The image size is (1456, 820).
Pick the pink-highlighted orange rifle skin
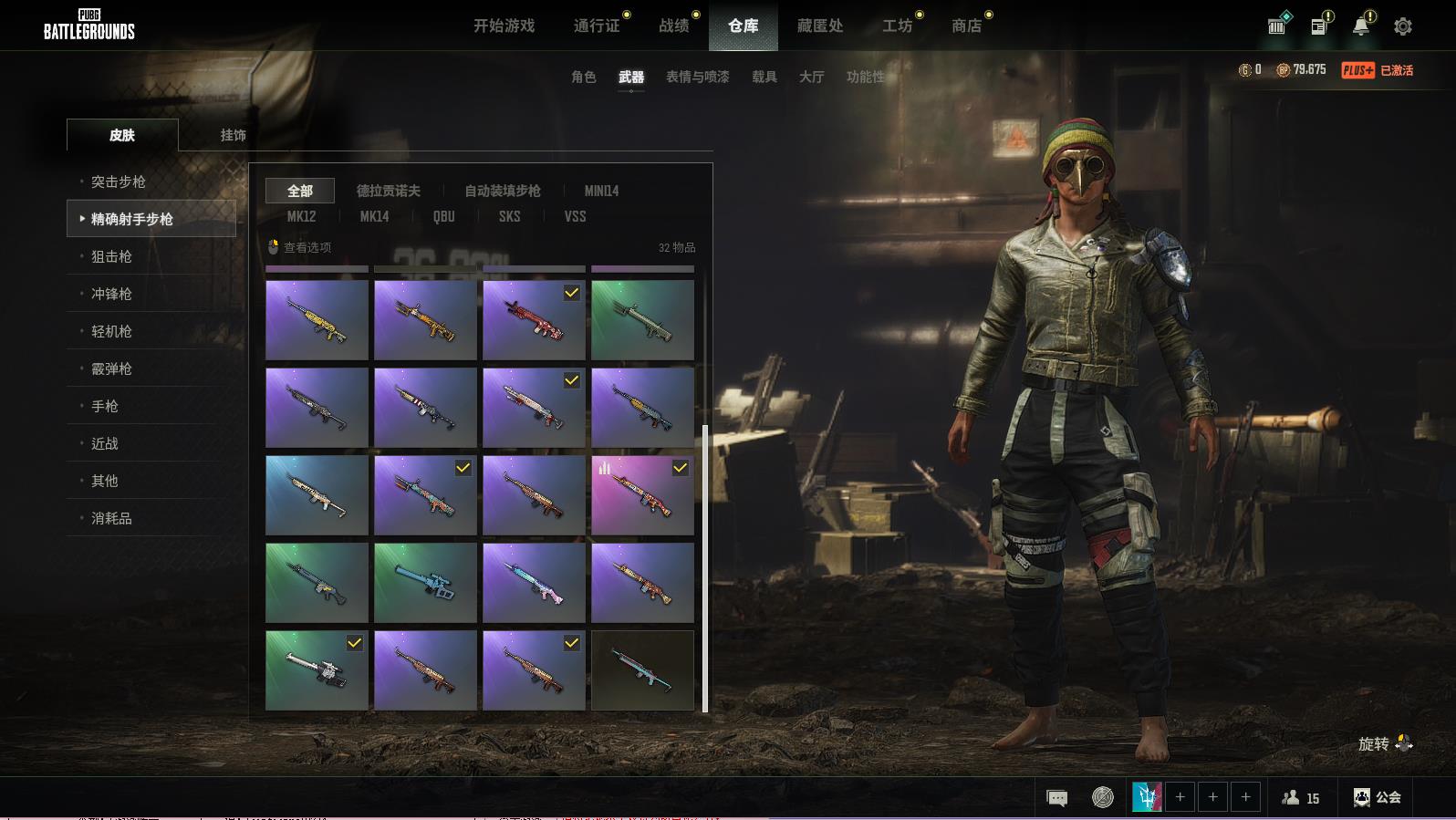click(642, 495)
